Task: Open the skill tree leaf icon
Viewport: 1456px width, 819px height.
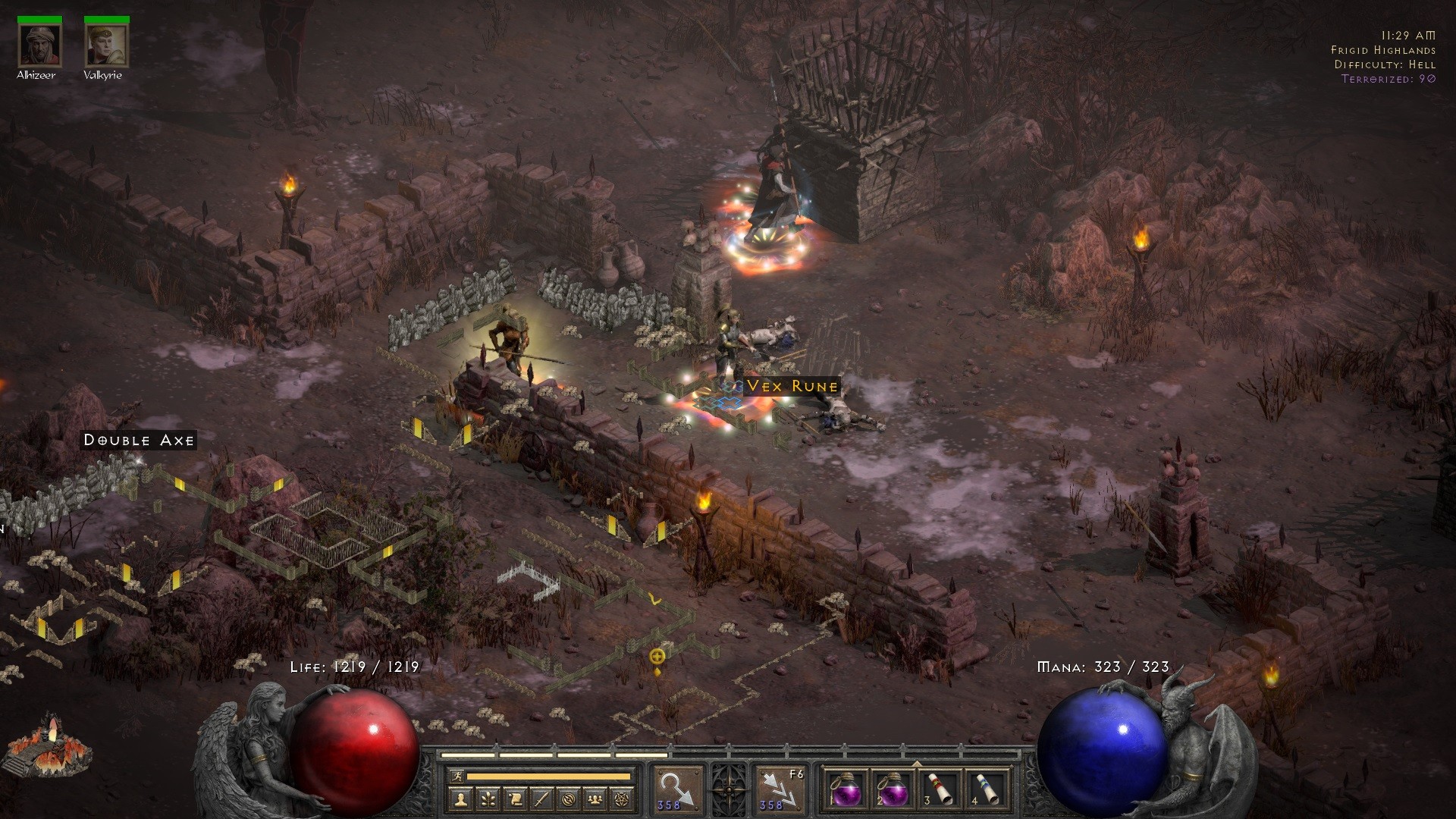Action: tap(489, 799)
